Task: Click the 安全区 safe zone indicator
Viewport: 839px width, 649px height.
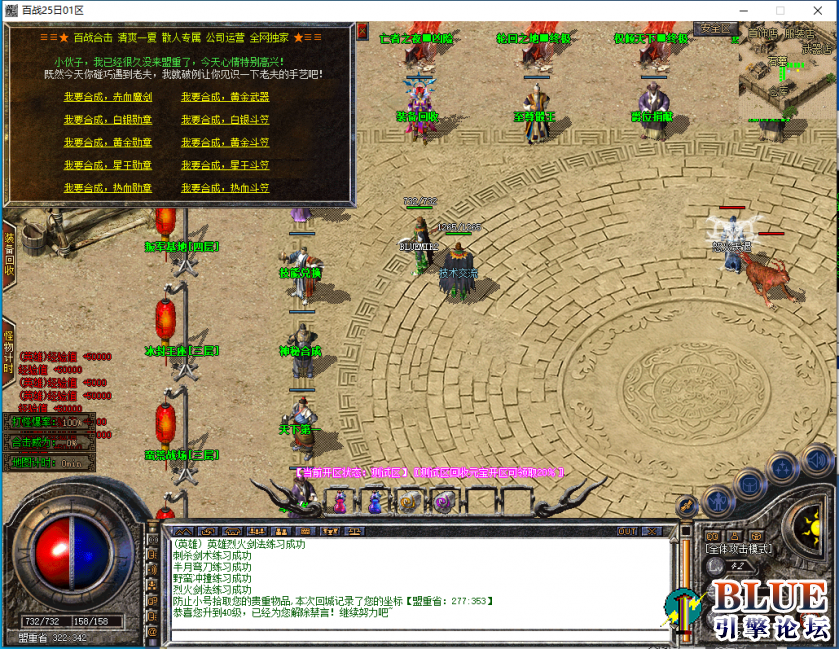Action: [x=717, y=29]
